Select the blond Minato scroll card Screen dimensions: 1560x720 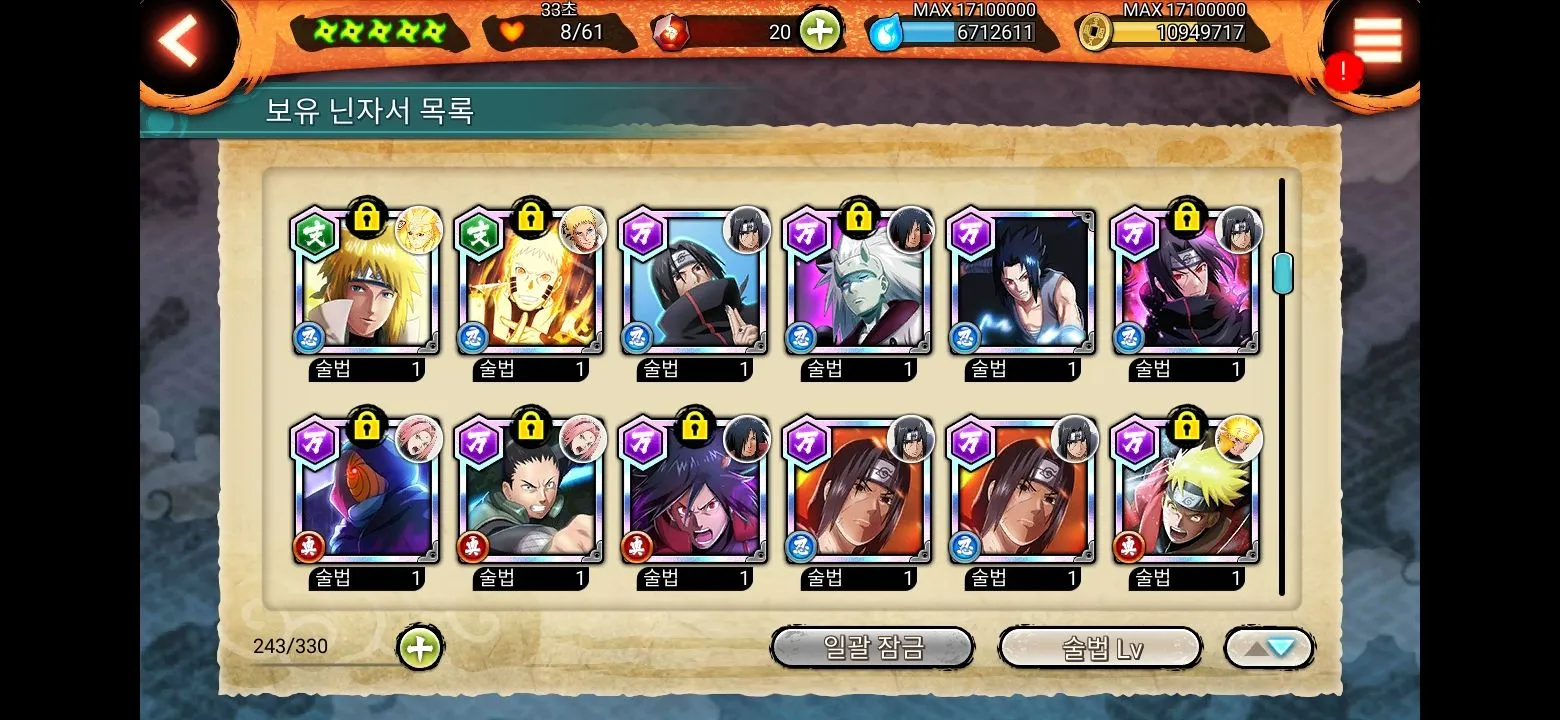(x=366, y=284)
